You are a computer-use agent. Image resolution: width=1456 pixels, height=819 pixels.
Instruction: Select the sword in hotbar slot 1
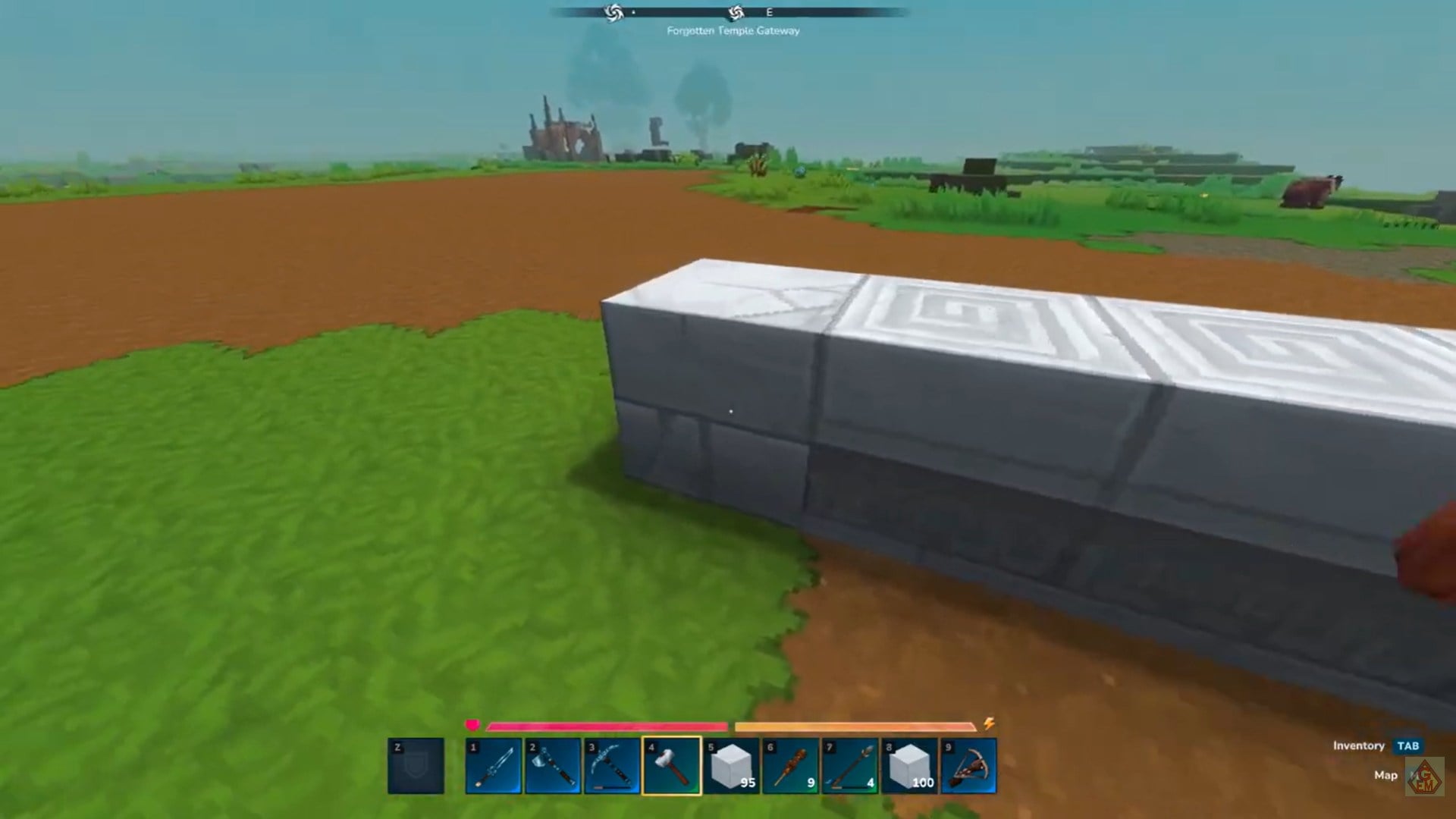[x=494, y=766]
